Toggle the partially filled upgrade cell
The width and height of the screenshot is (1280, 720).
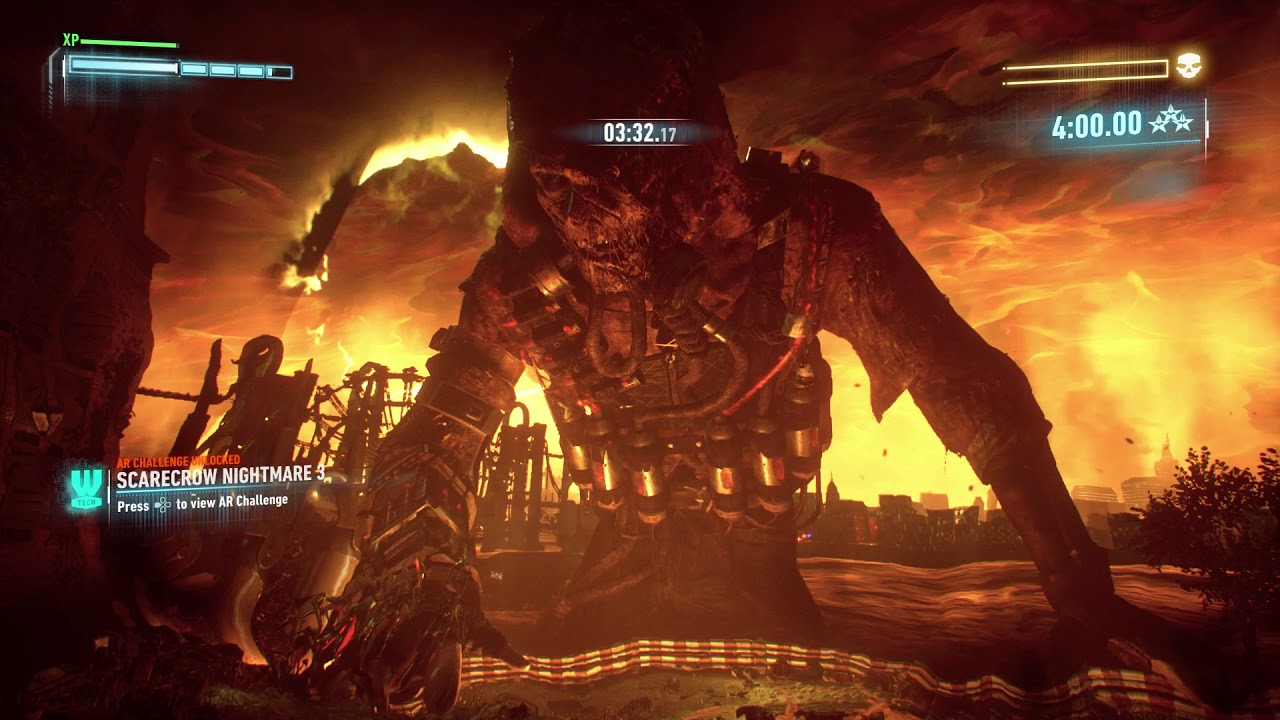[x=280, y=71]
